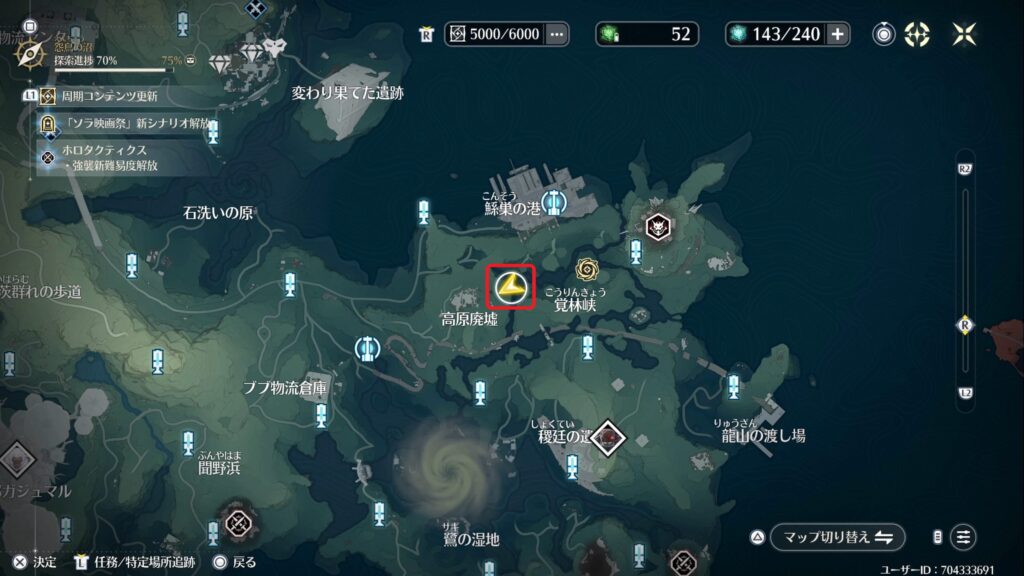Select the diamond marker at 稷廷

[x=606, y=437]
